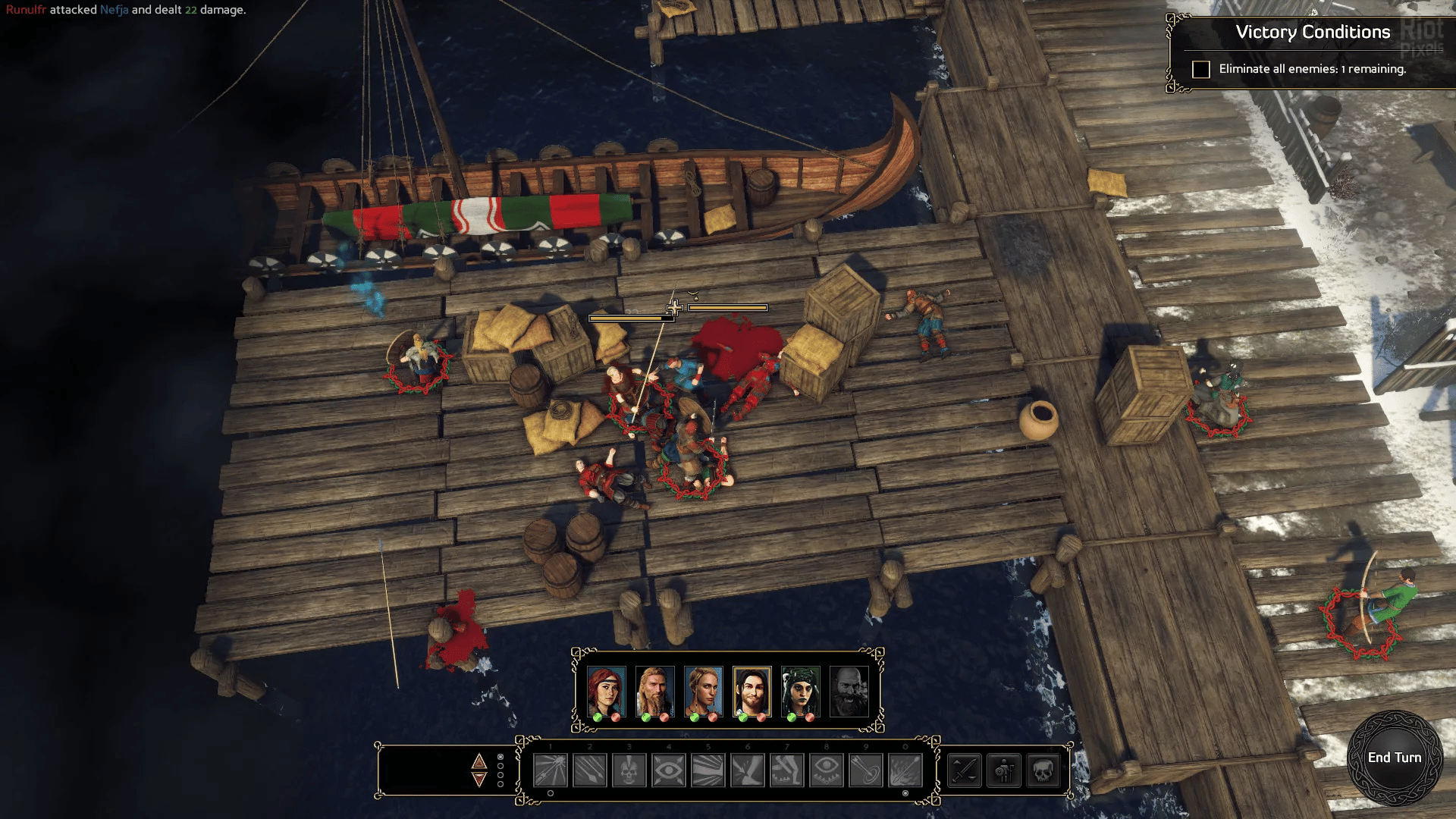Use the stomping foot ability
Viewport: 1456px width, 819px height.
click(x=748, y=771)
